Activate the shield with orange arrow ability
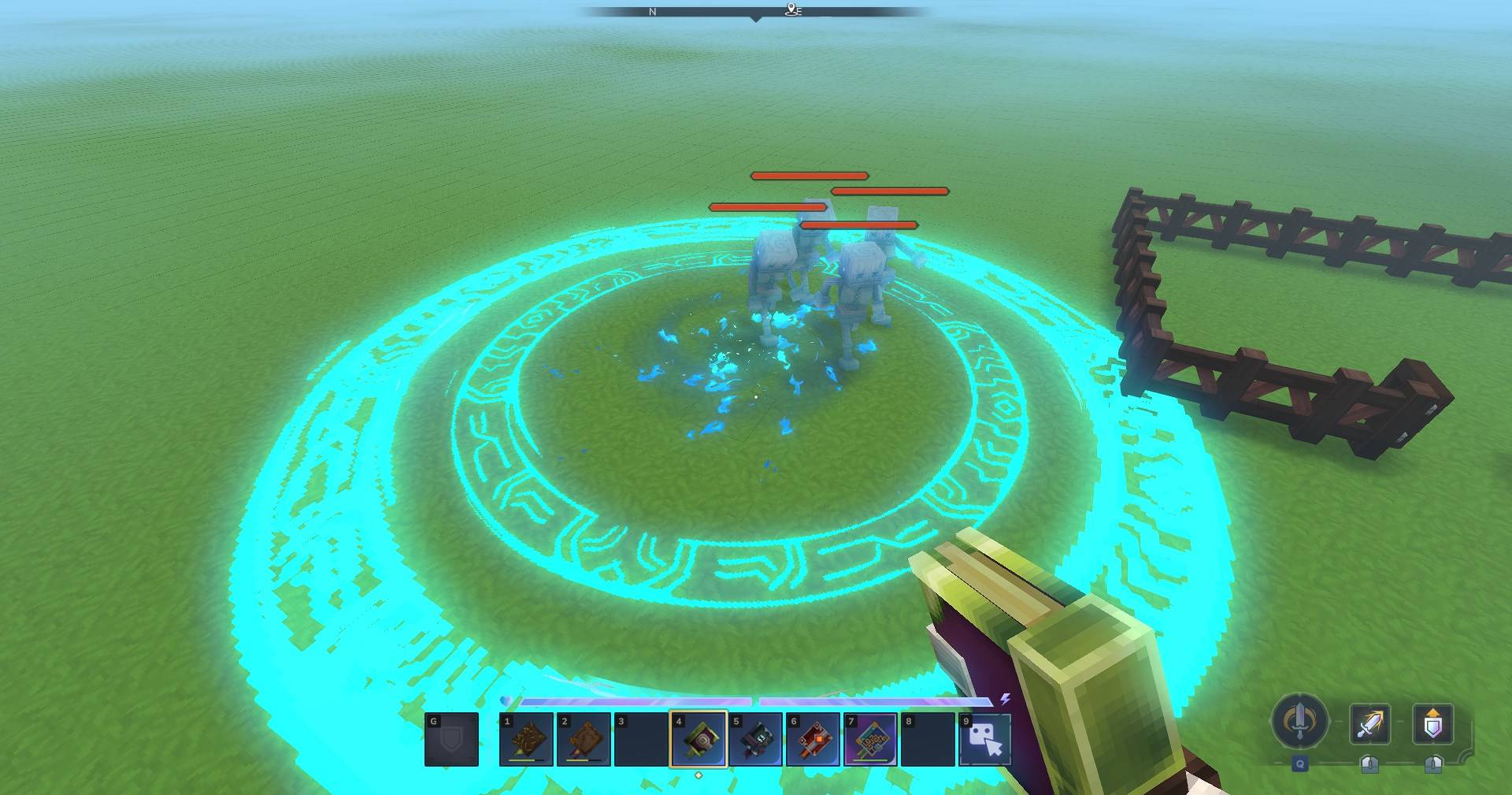The height and width of the screenshot is (795, 1512). pos(1432,723)
